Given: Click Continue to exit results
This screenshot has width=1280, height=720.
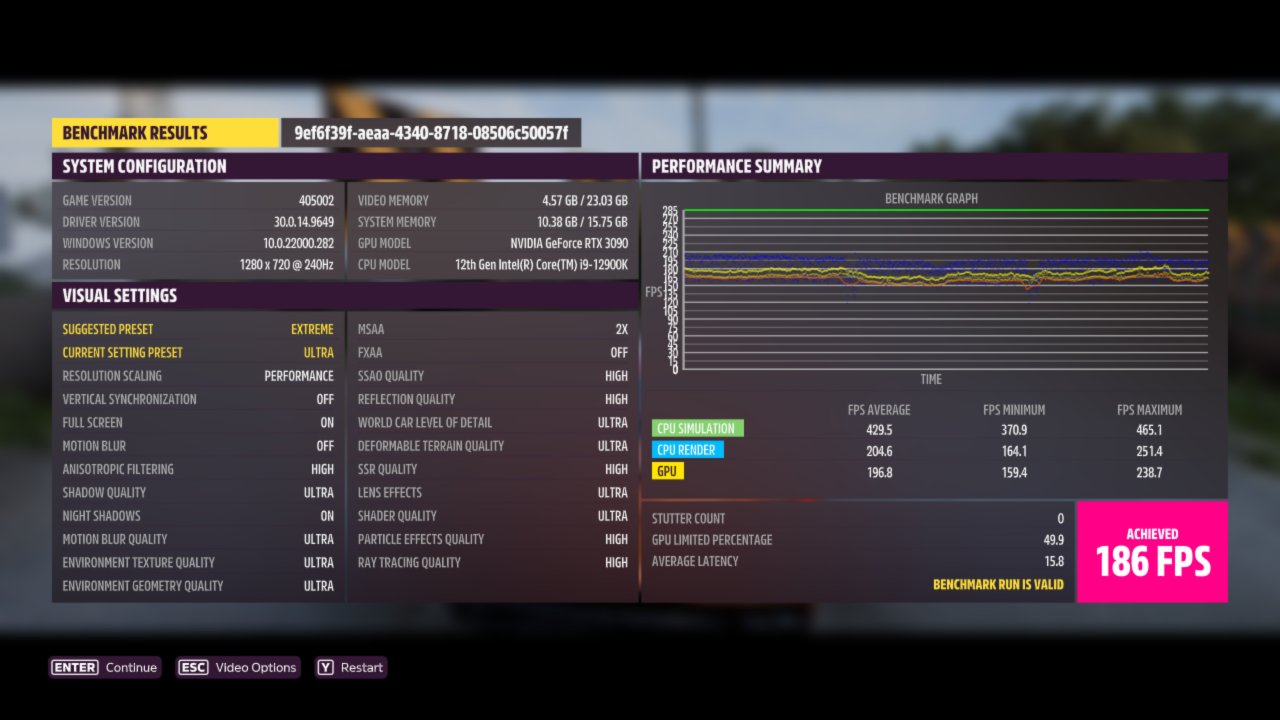Looking at the screenshot, I should [105, 667].
